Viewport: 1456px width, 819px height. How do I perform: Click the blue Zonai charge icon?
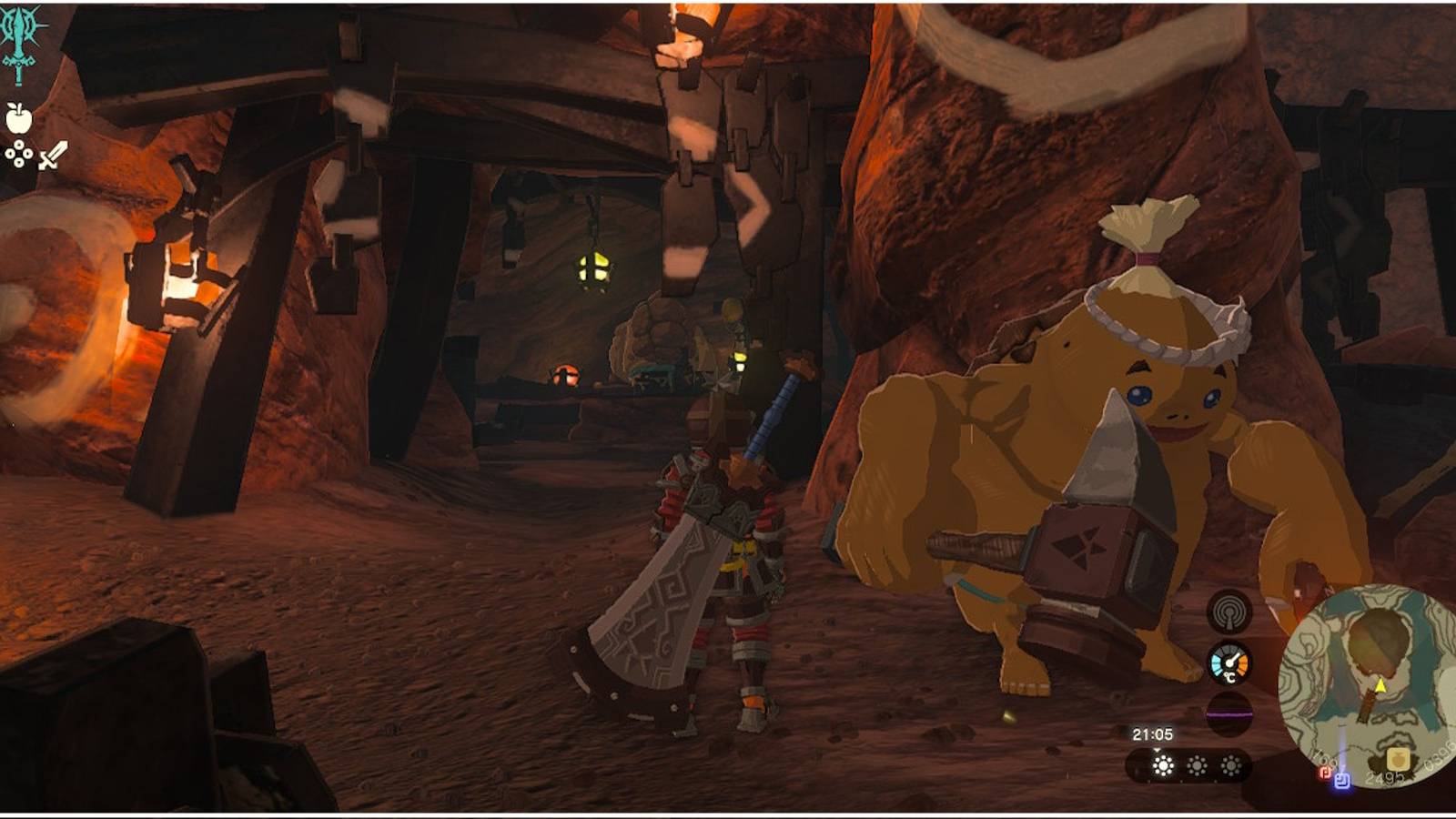tap(1342, 781)
